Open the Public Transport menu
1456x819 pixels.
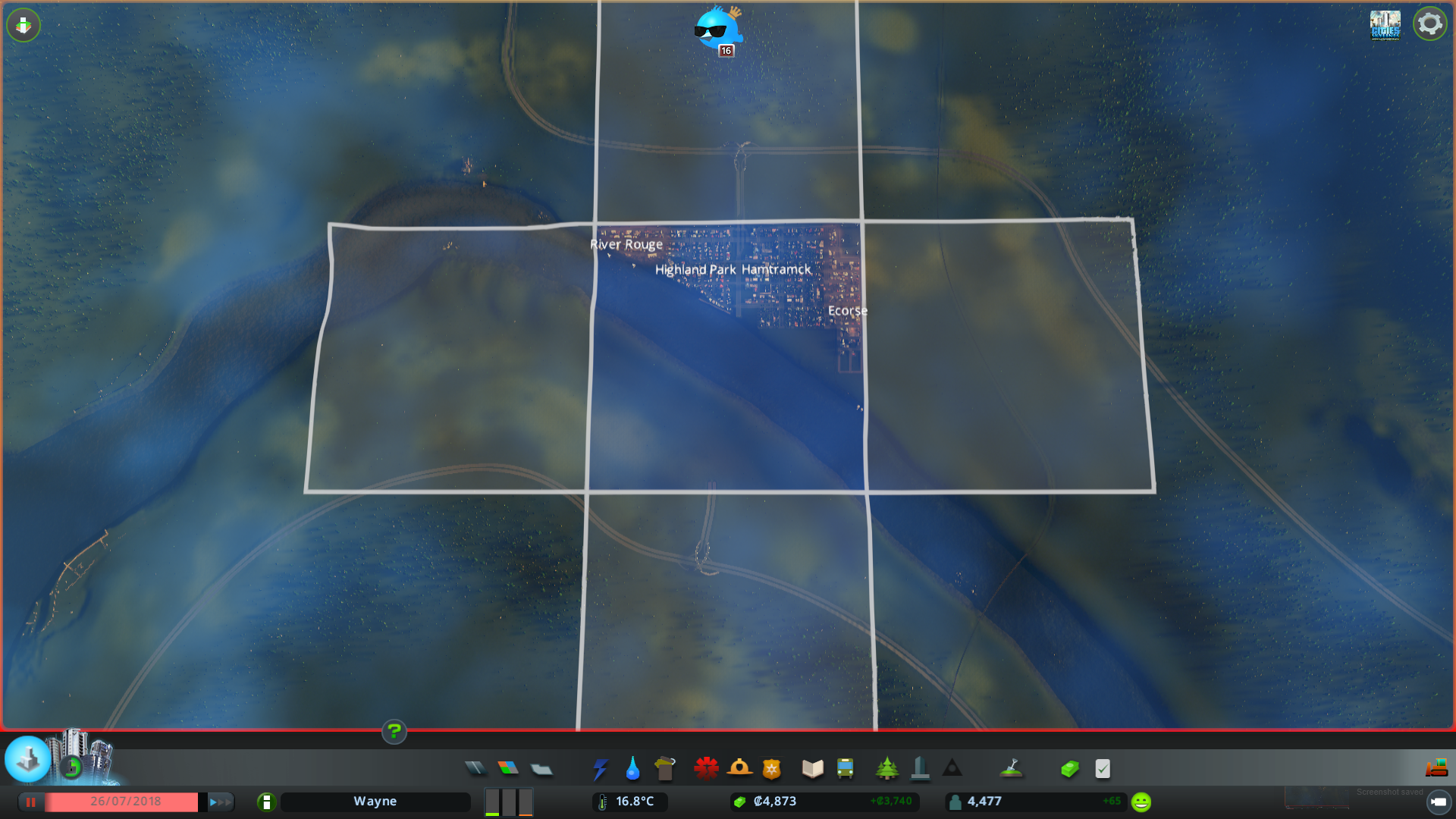[x=846, y=768]
